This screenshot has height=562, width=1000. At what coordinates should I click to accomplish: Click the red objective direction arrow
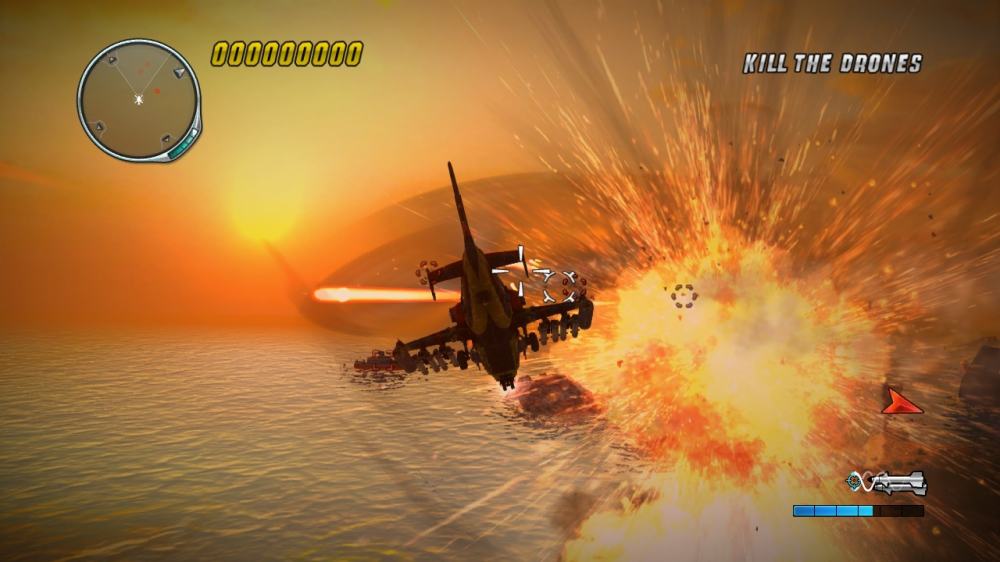(x=901, y=402)
